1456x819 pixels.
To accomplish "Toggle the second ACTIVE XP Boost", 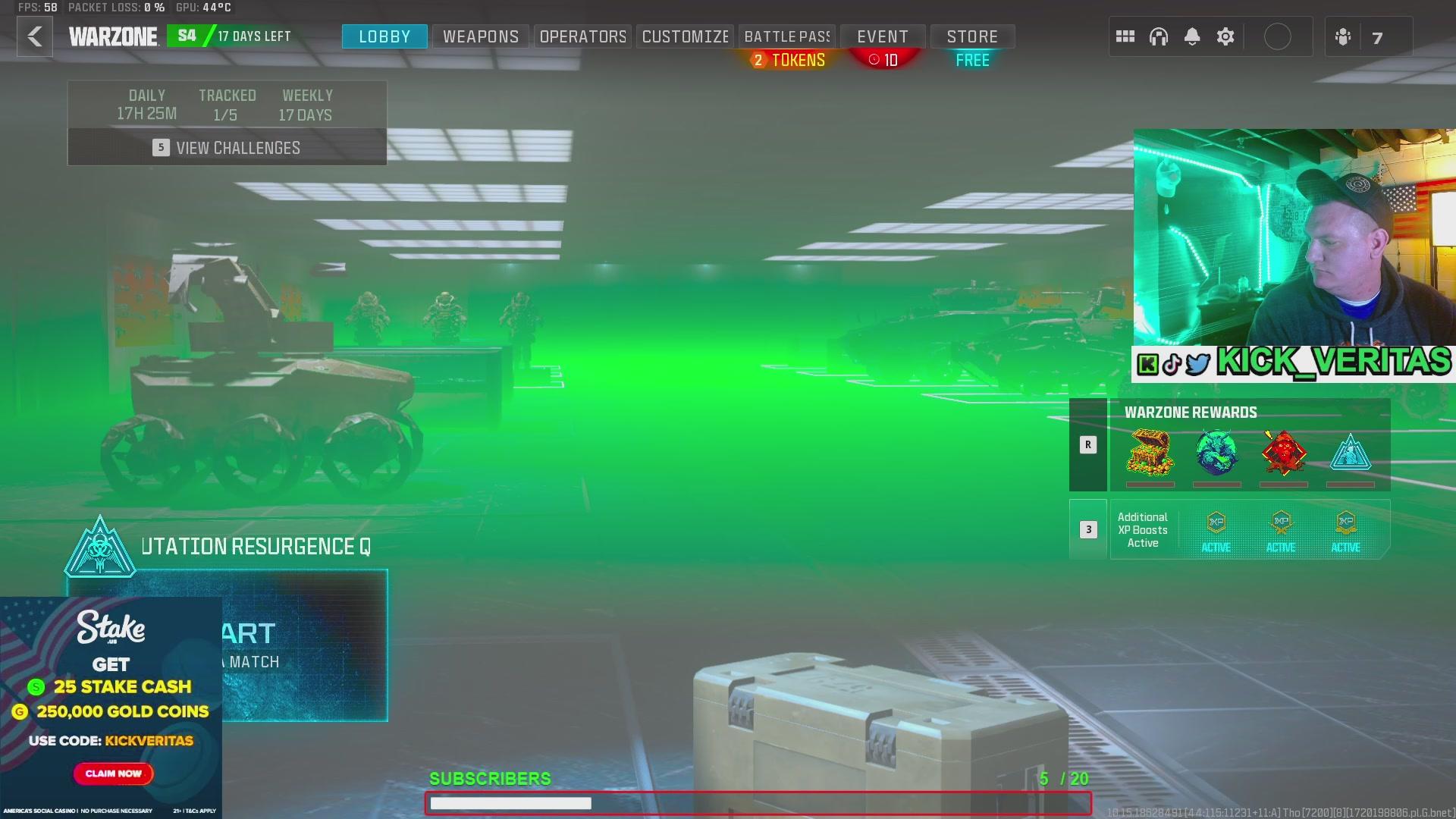I will (x=1281, y=529).
